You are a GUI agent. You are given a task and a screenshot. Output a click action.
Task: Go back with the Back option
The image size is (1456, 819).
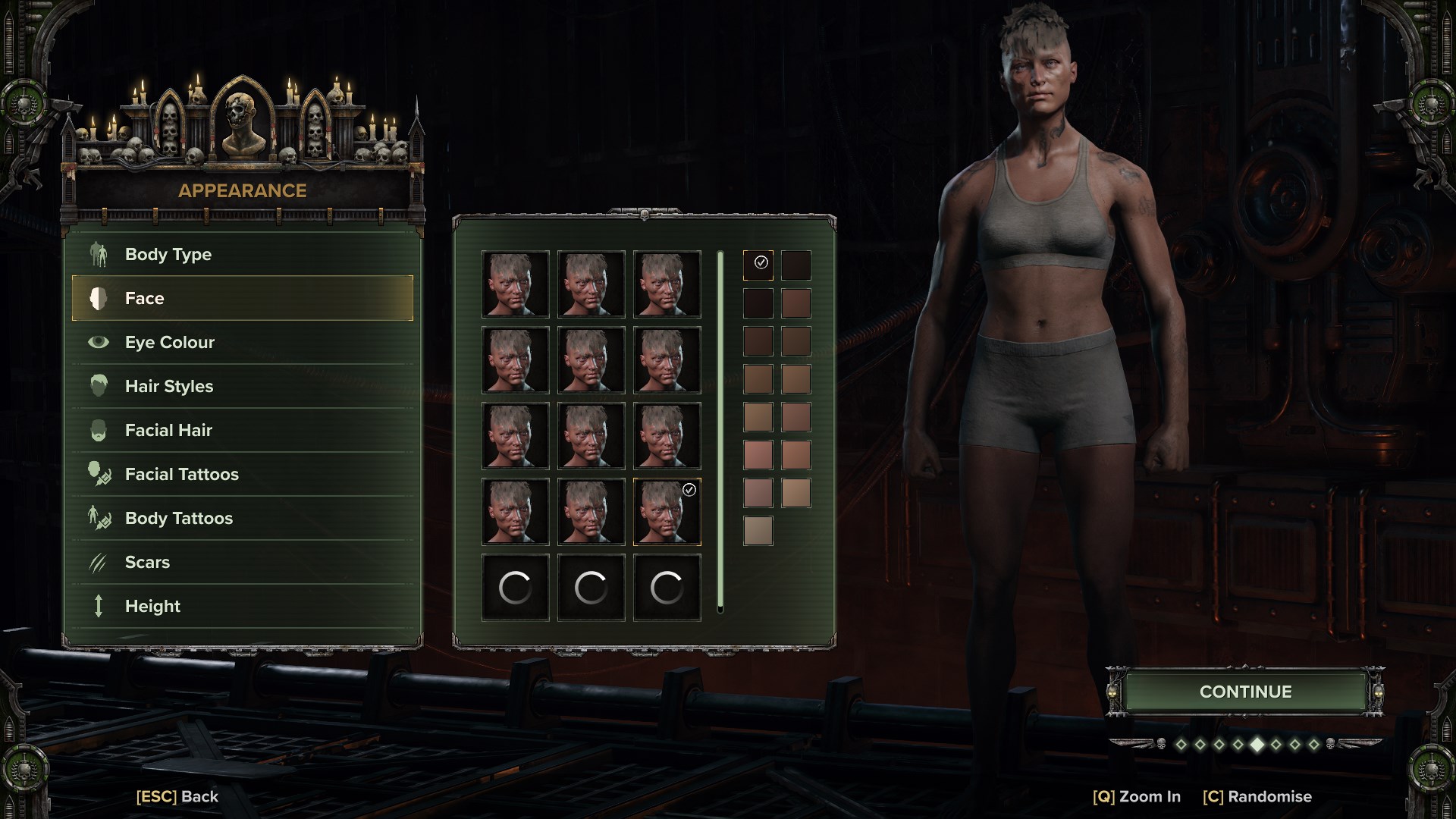pos(177,796)
